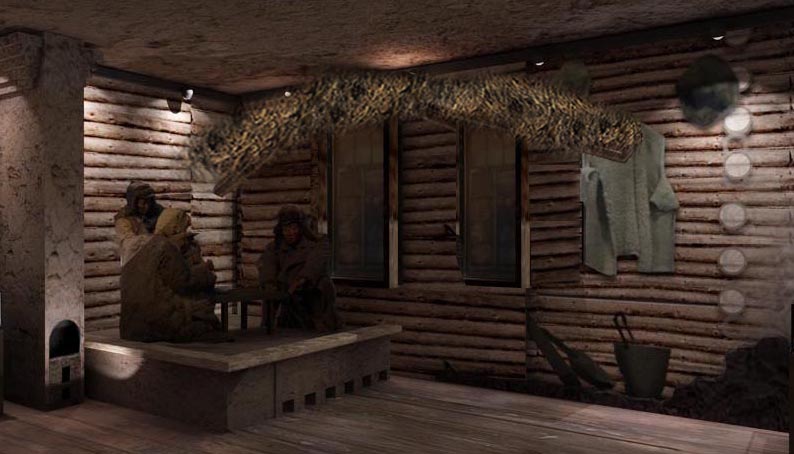Screen dimensions: 794x454
Task: Select the dark item above the circle slots
Action: [707, 88]
